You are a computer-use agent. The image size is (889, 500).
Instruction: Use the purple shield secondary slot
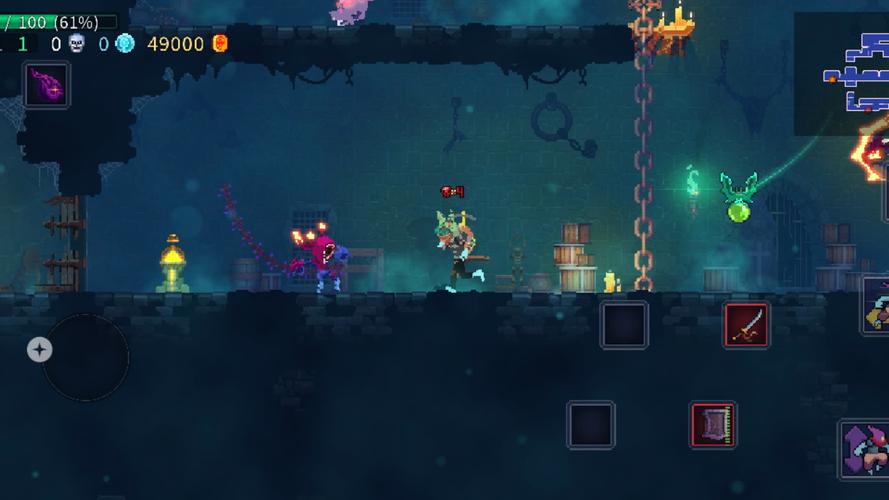point(713,424)
